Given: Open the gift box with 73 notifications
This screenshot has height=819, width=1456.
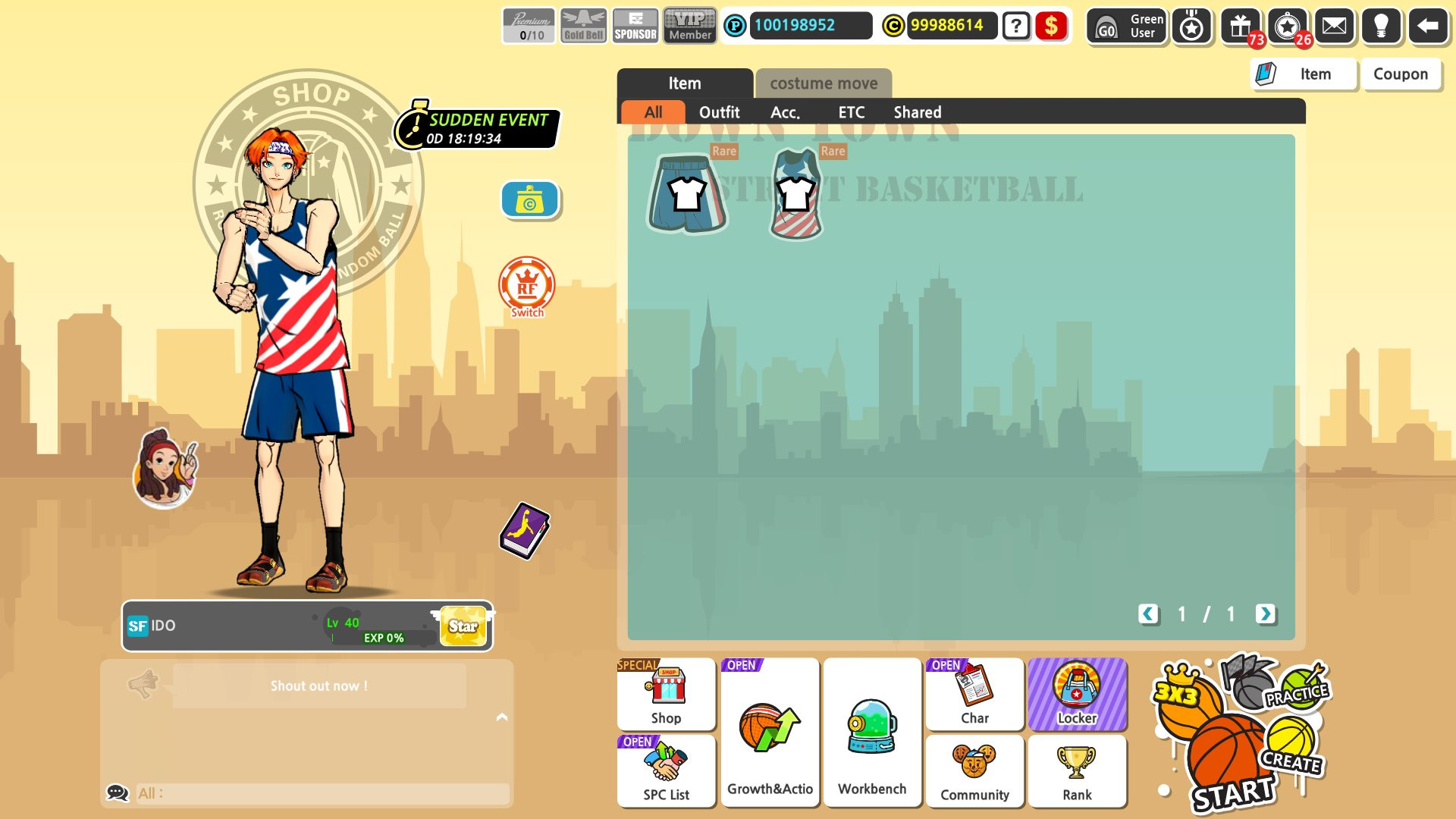Looking at the screenshot, I should (x=1241, y=26).
